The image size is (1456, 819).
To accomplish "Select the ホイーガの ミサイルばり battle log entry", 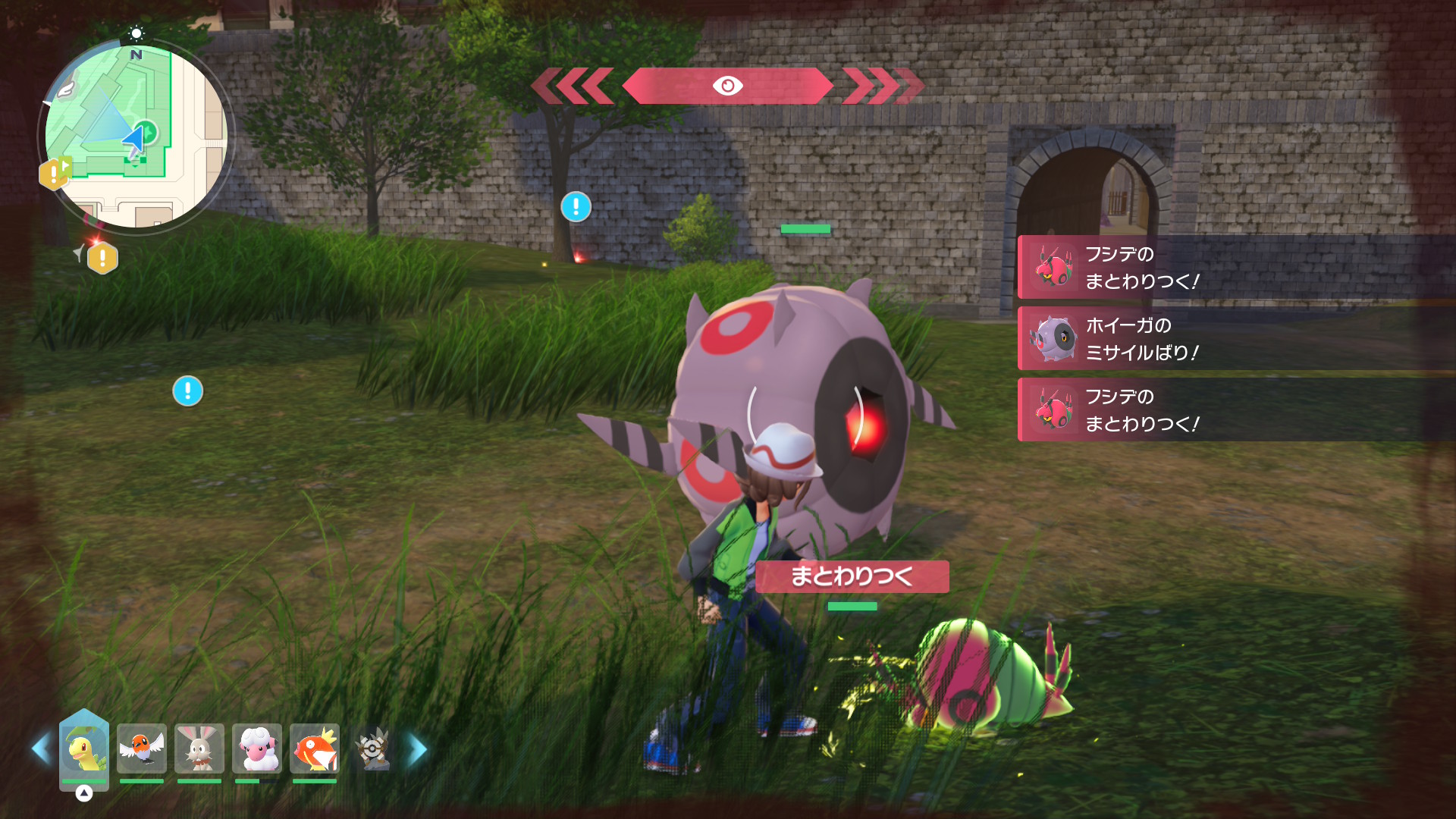I will pyautogui.click(x=1236, y=338).
